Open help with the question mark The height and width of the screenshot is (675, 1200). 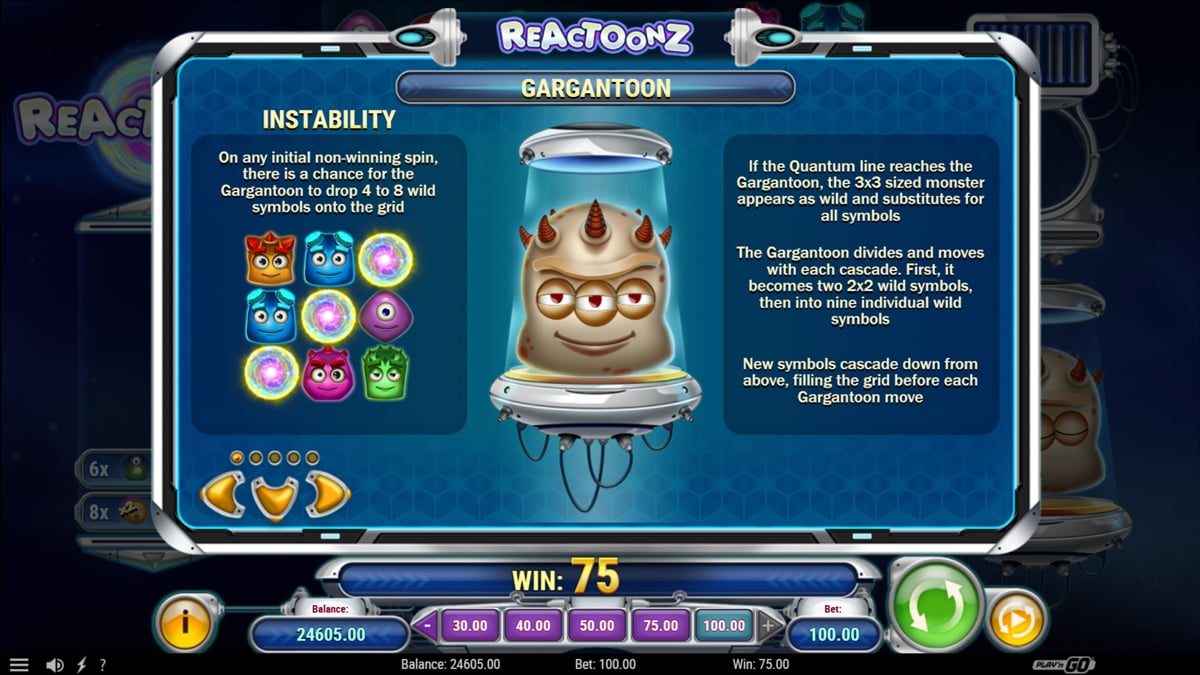pos(102,665)
